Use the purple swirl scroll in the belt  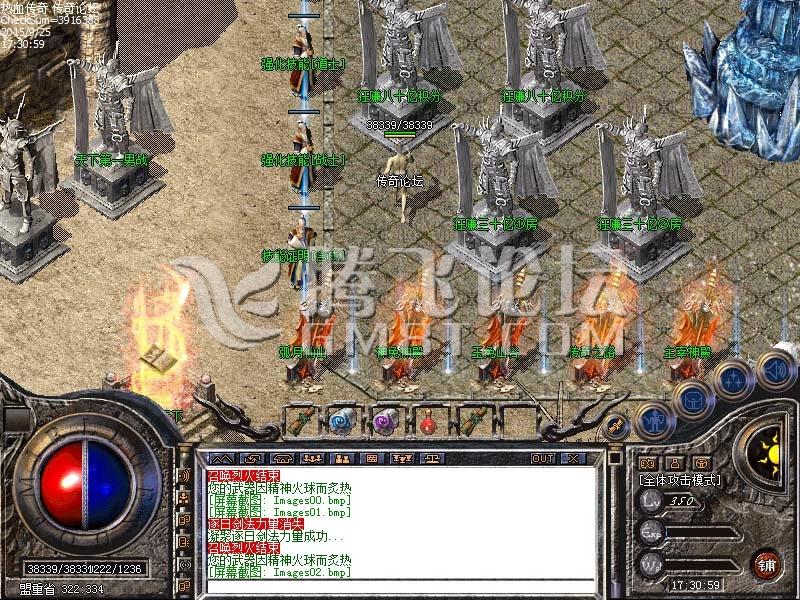tap(385, 422)
